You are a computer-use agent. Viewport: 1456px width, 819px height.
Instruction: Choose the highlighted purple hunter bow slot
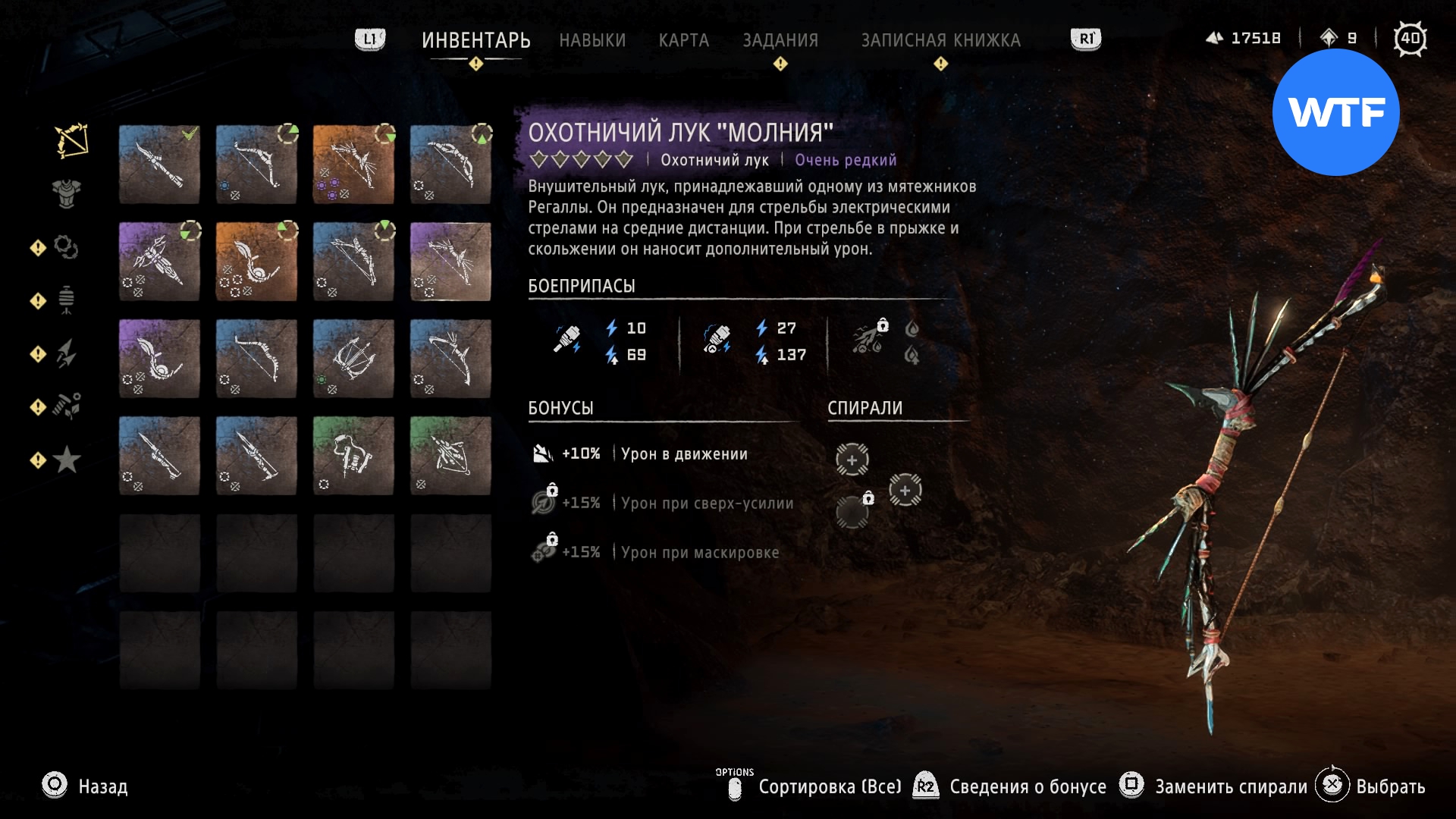[x=450, y=262]
